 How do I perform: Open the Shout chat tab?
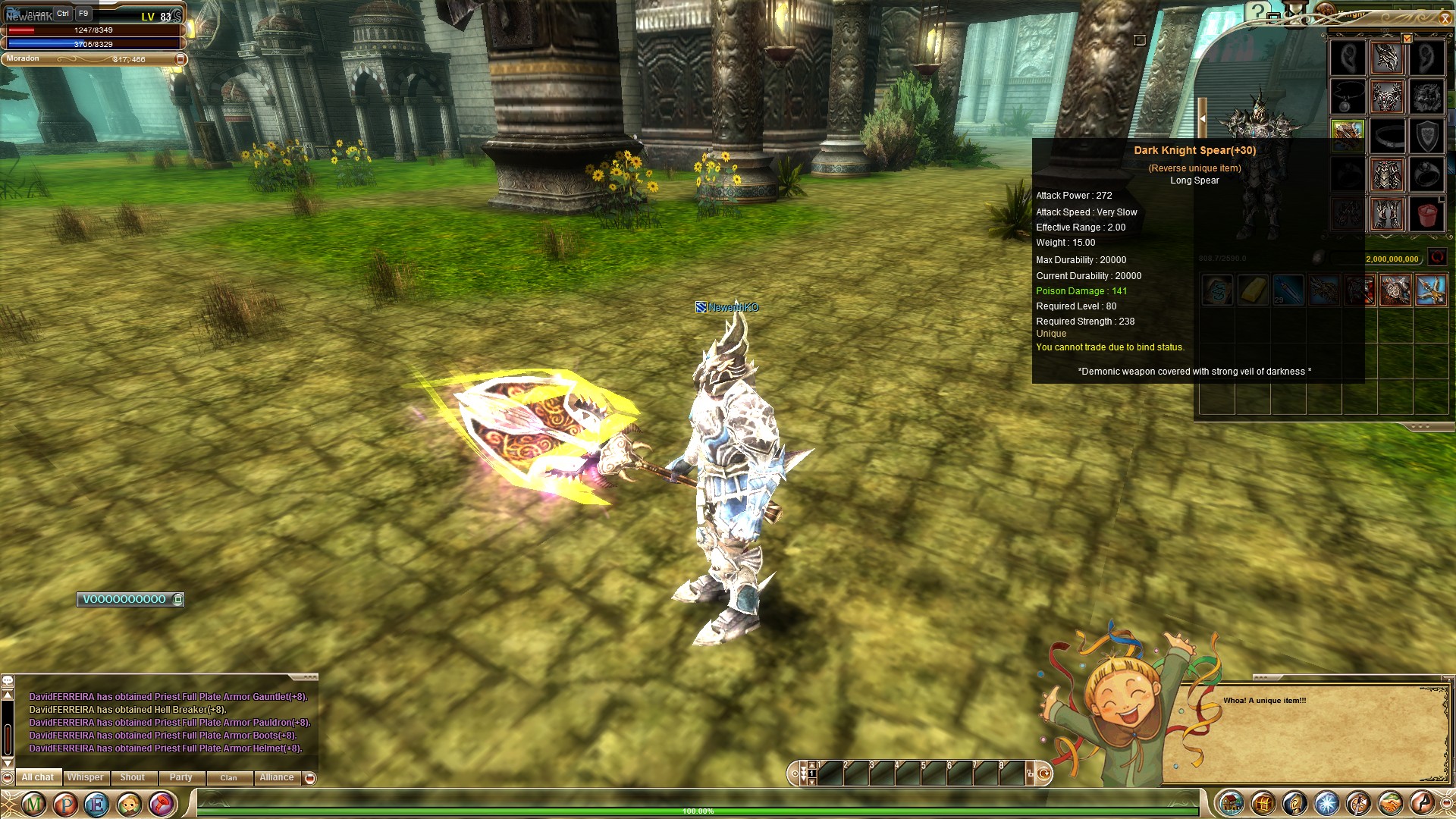pyautogui.click(x=132, y=777)
